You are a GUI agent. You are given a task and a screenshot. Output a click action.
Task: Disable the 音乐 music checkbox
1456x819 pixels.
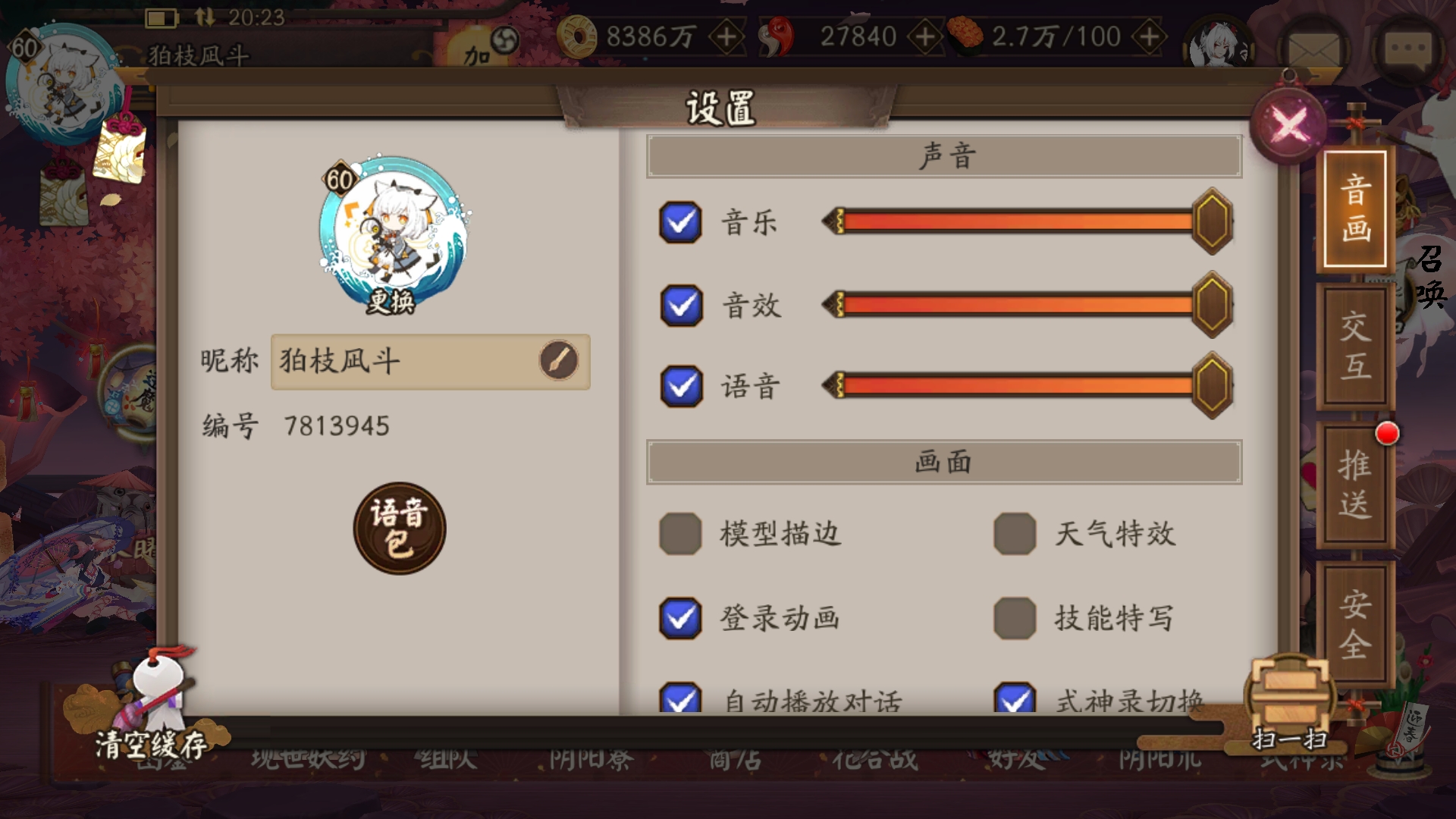(680, 221)
